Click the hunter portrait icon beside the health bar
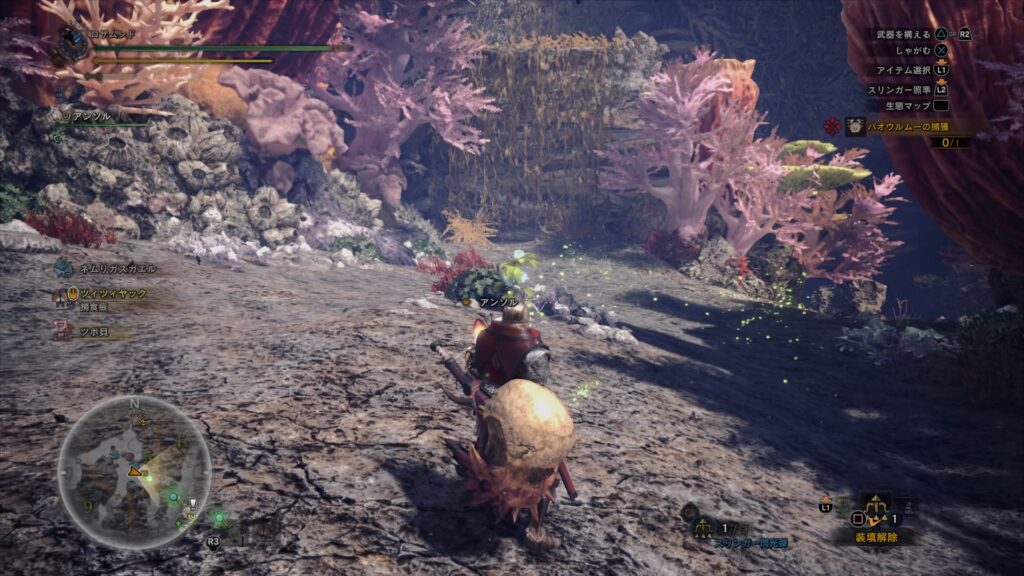 pos(73,42)
